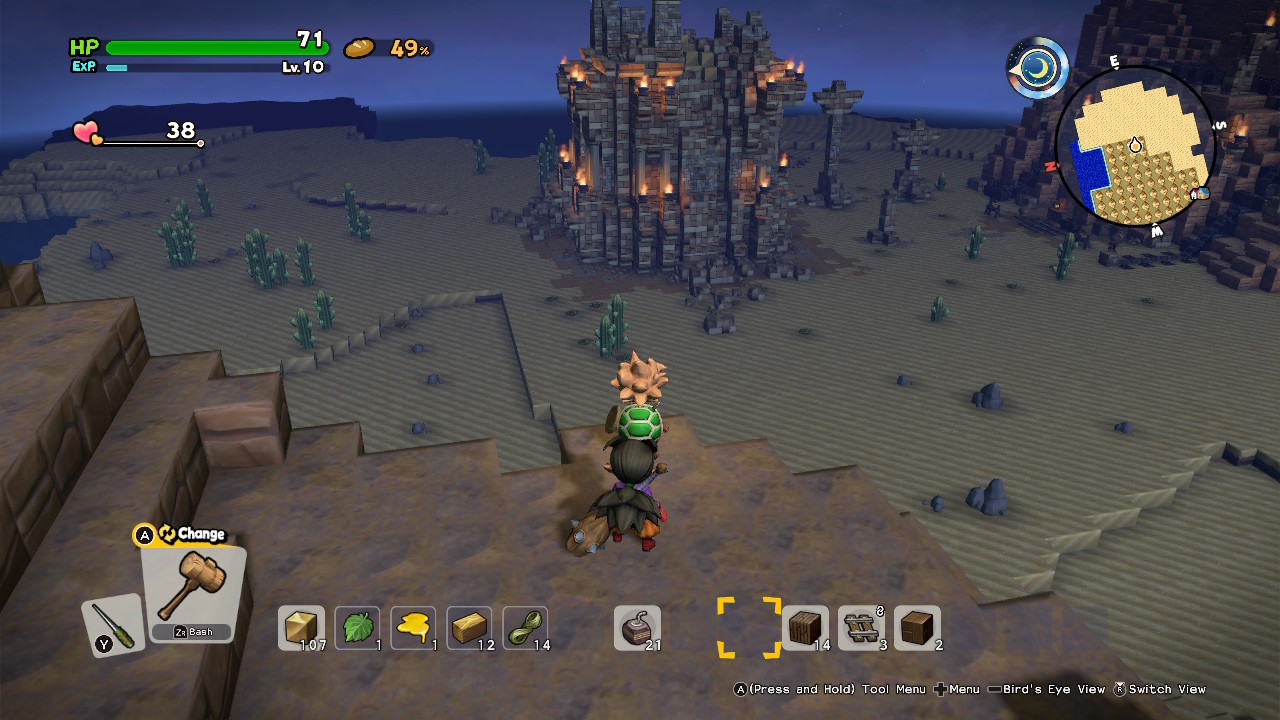Choose the dark brown block stack of 2
Screen dimensions: 1280x720
917,628
